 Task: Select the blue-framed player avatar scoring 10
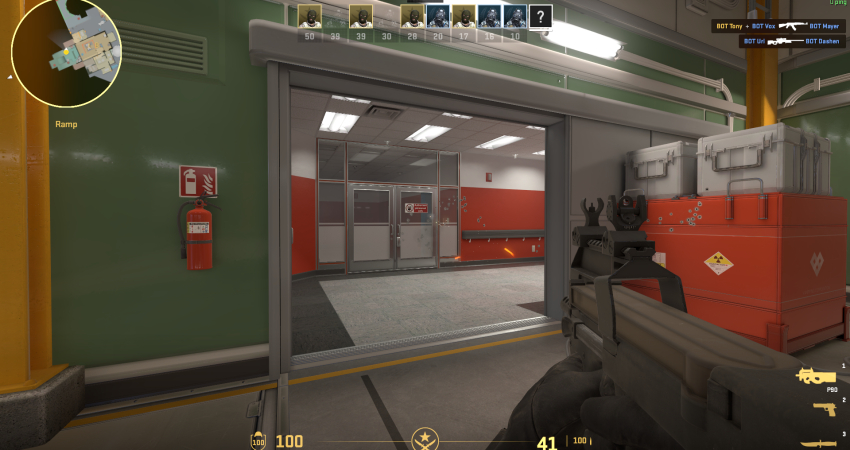(515, 17)
